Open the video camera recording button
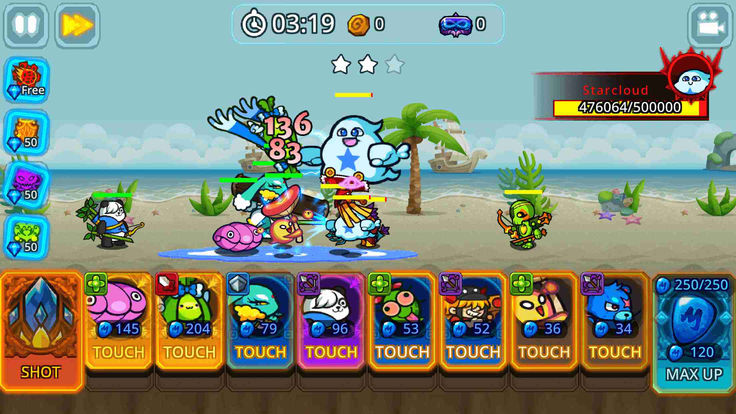This screenshot has height=414, width=736. 710,26
